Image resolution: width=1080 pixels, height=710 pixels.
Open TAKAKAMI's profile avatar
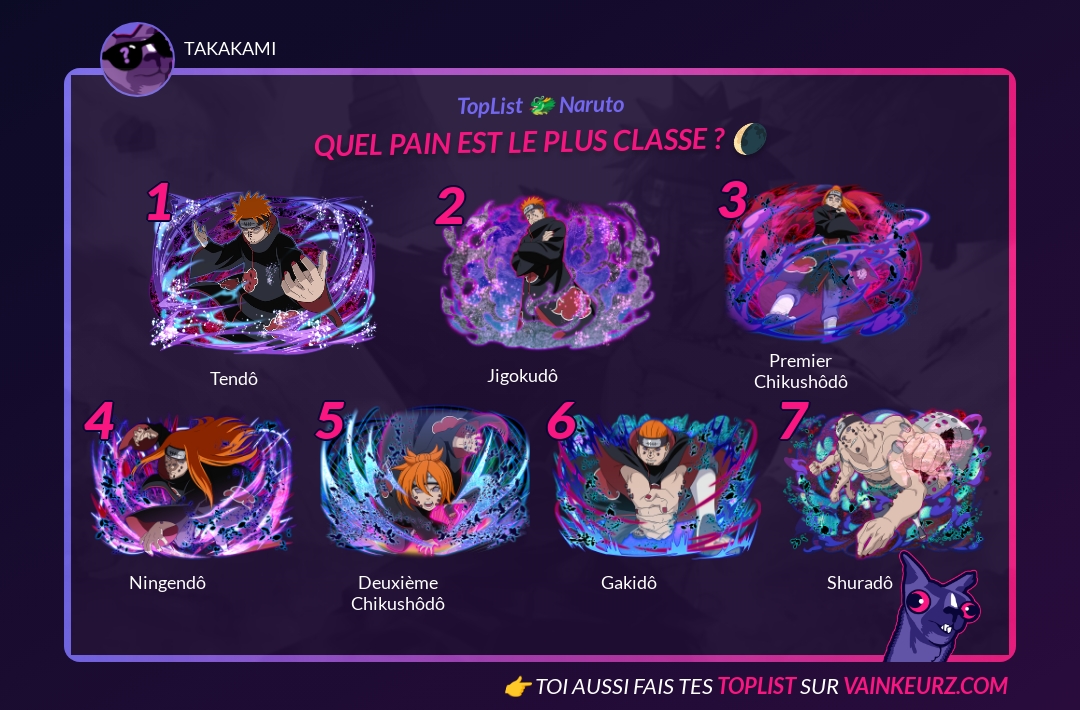click(137, 58)
